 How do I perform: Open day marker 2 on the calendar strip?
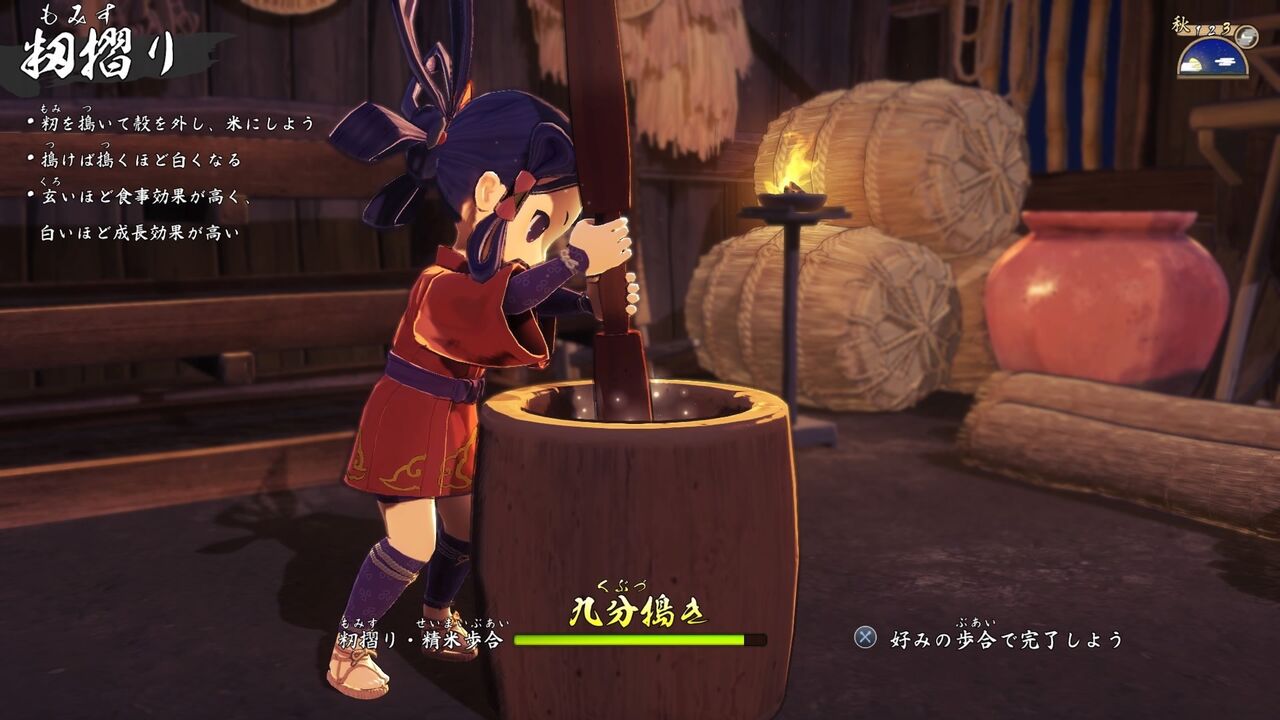(x=1211, y=31)
